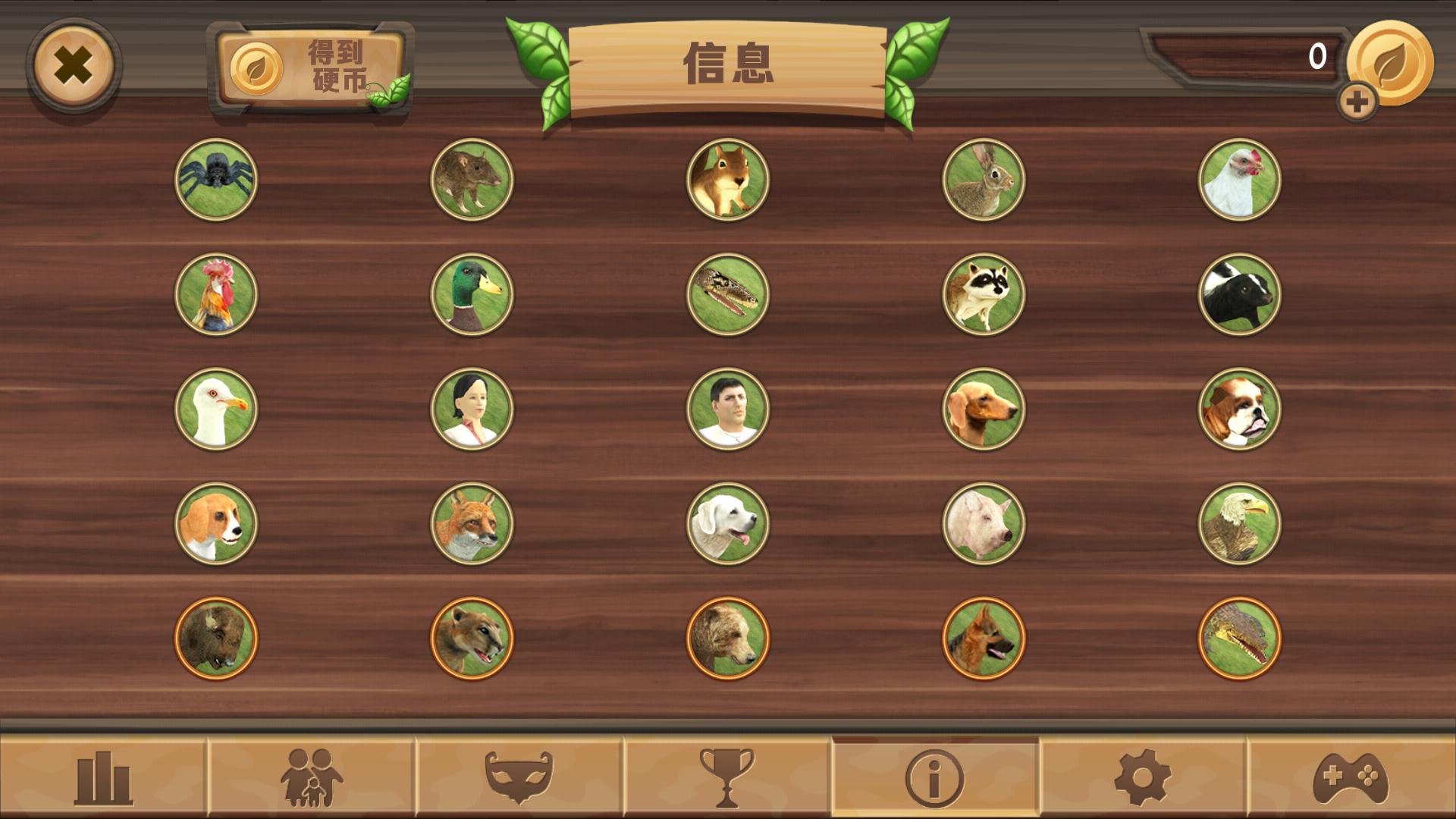
Task: Choose the grizzly bear animal
Action: [726, 639]
